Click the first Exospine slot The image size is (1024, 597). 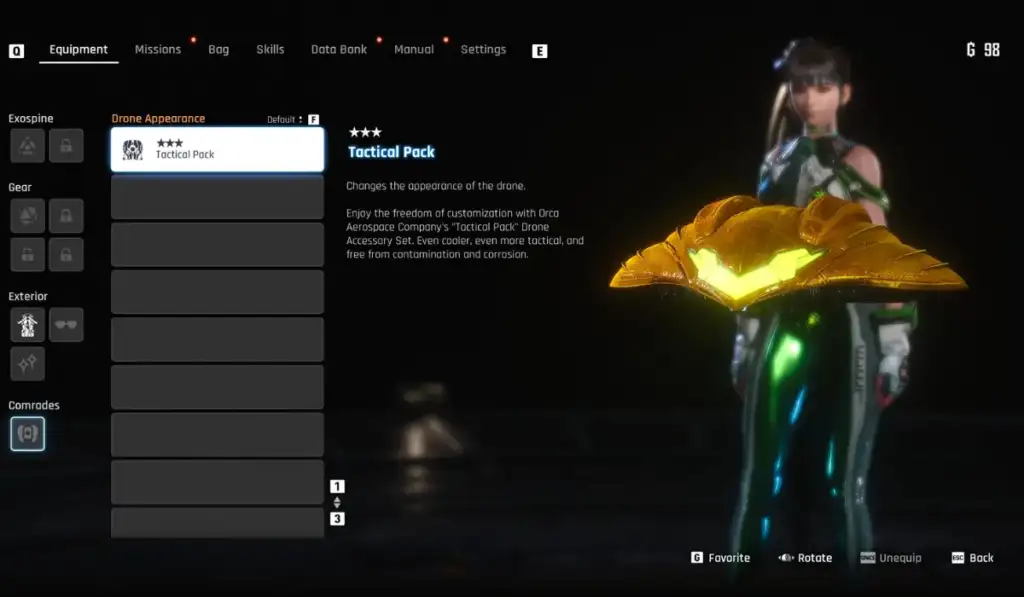coord(27,146)
